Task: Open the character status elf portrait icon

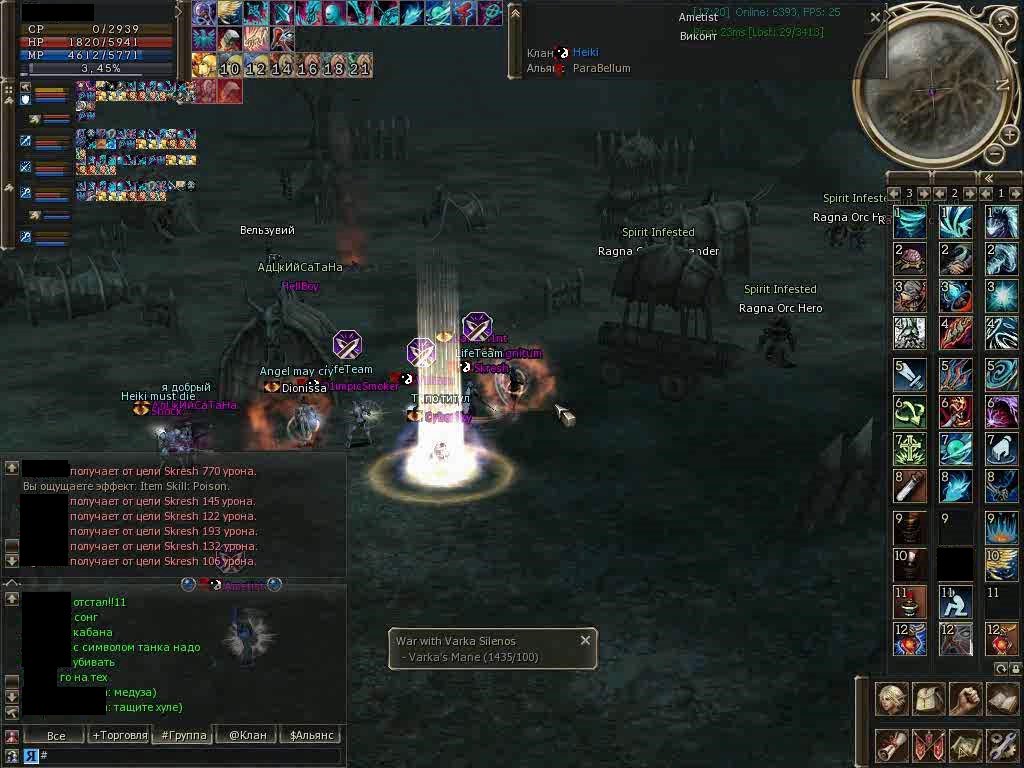Action: pos(892,699)
